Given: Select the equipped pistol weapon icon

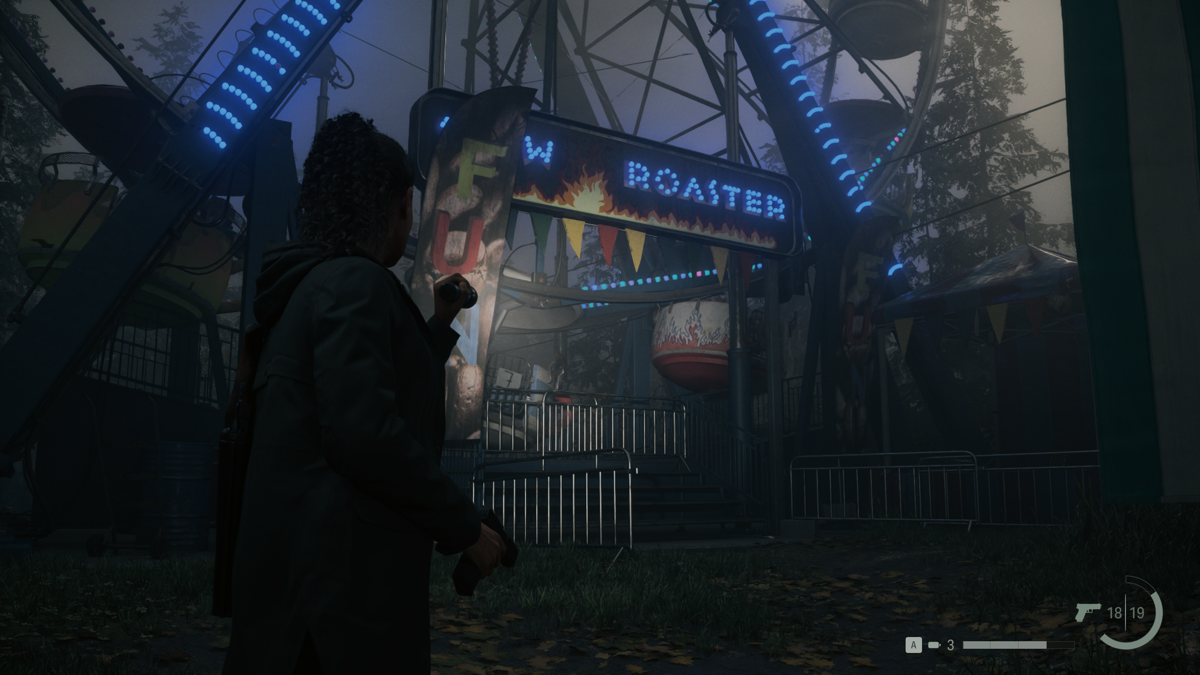Looking at the screenshot, I should (1087, 612).
